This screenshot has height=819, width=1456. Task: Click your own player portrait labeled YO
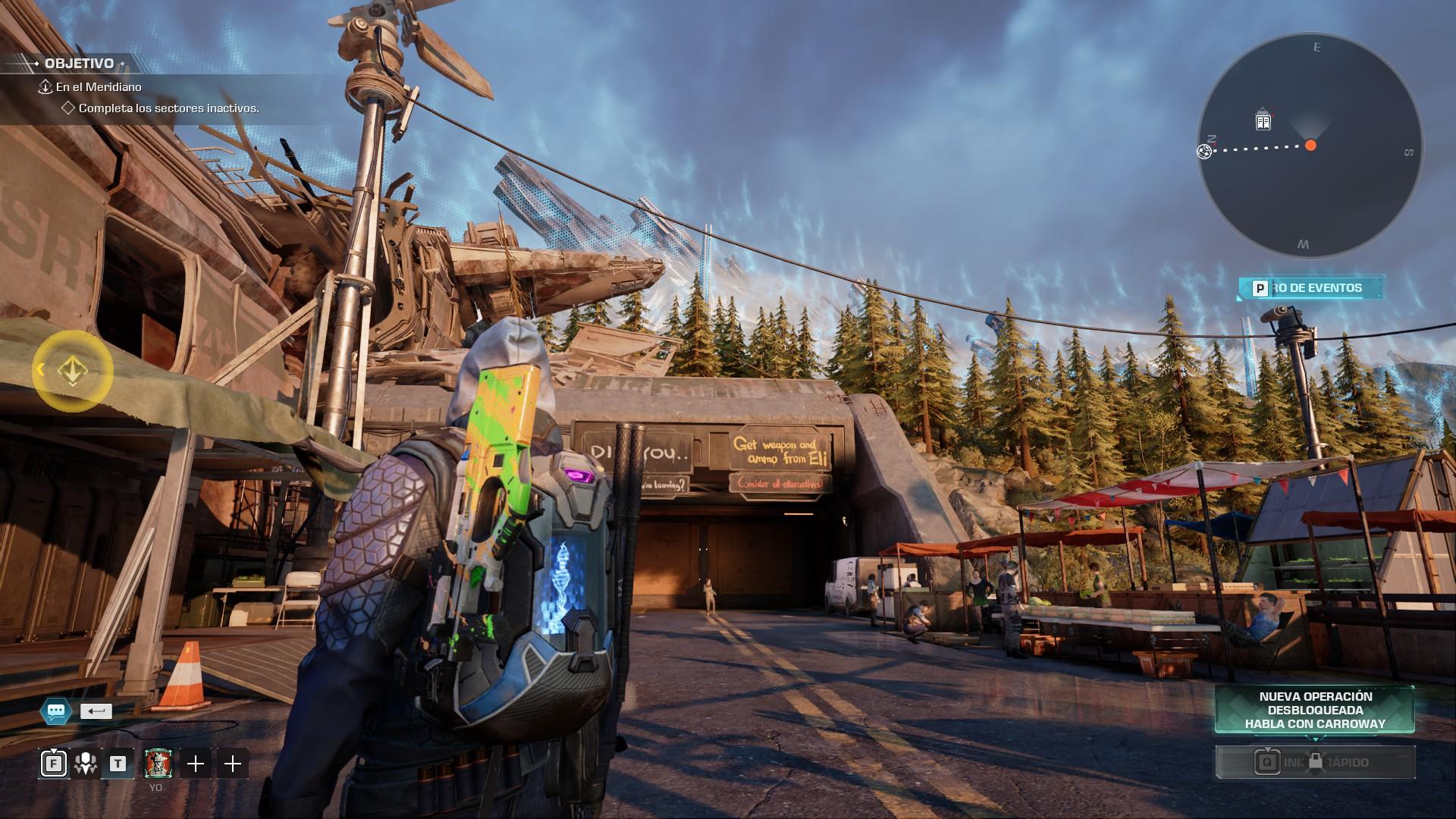click(x=158, y=764)
